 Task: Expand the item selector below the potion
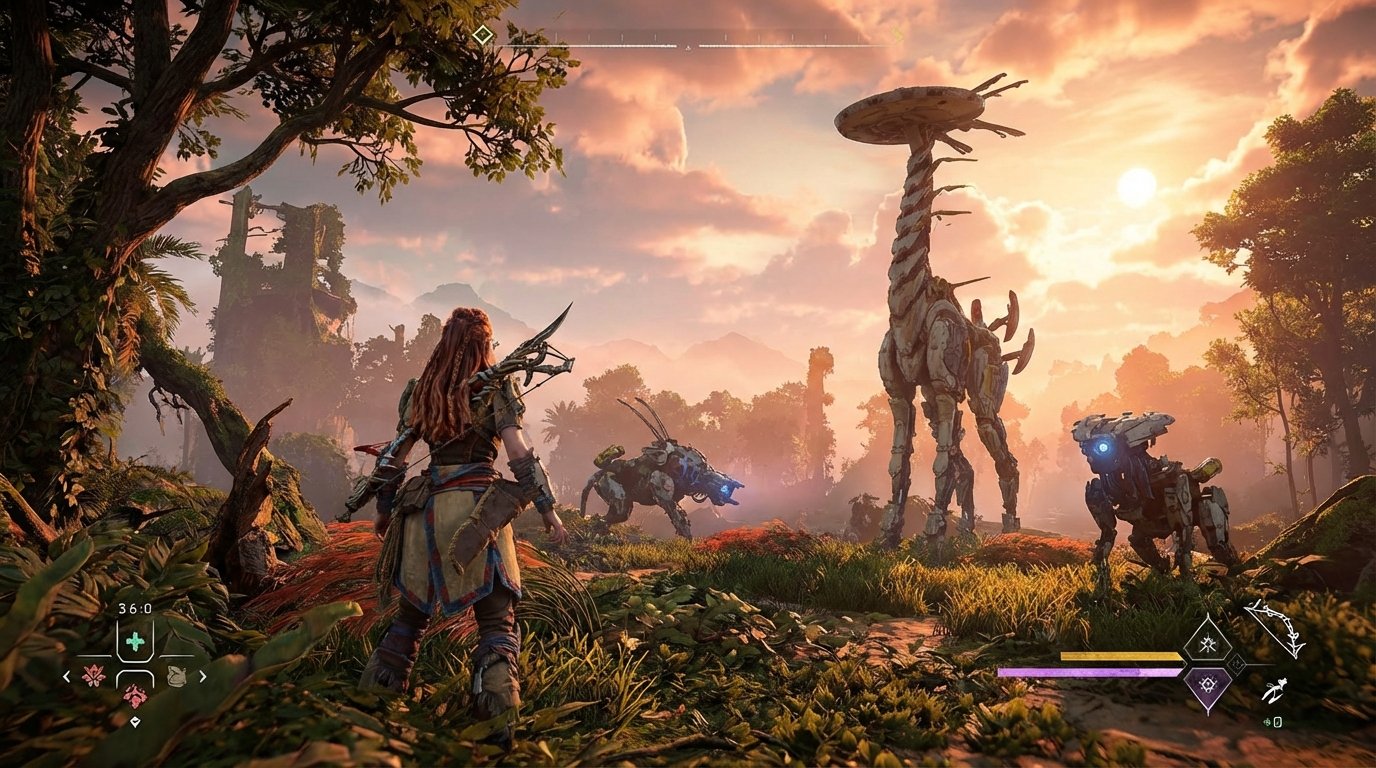pyautogui.click(x=136, y=721)
